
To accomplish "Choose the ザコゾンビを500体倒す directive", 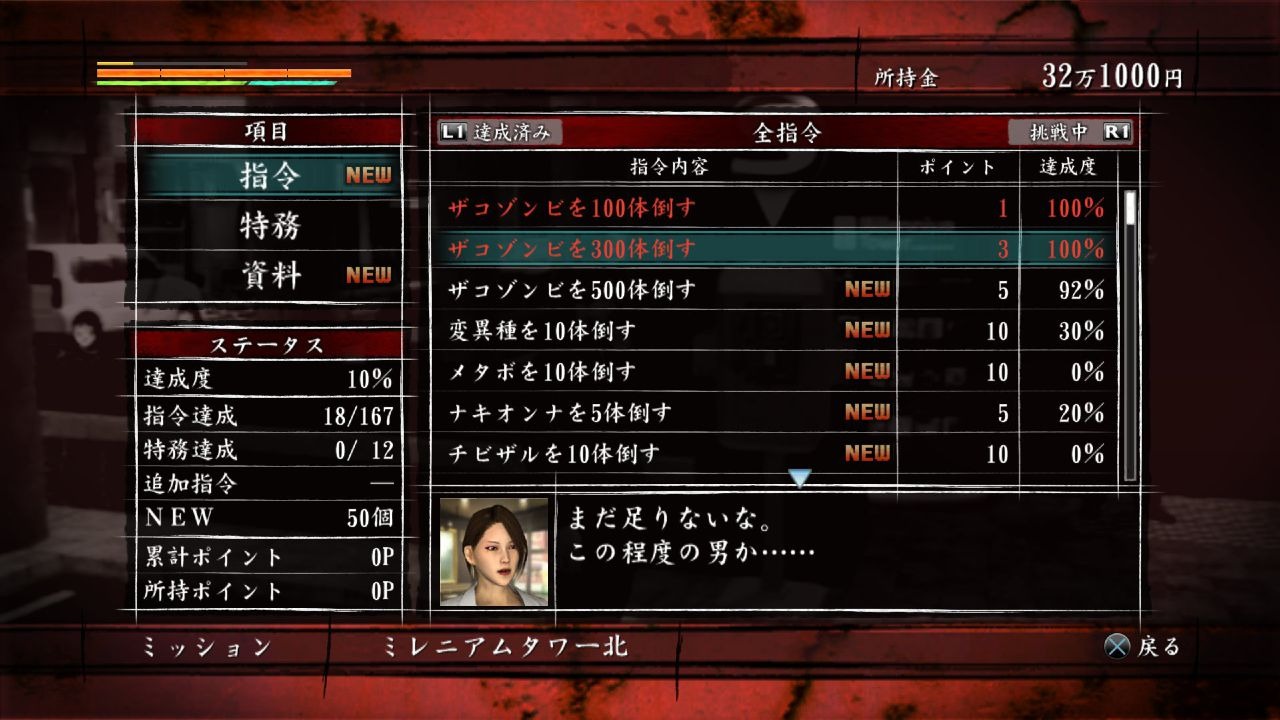I will 775,290.
